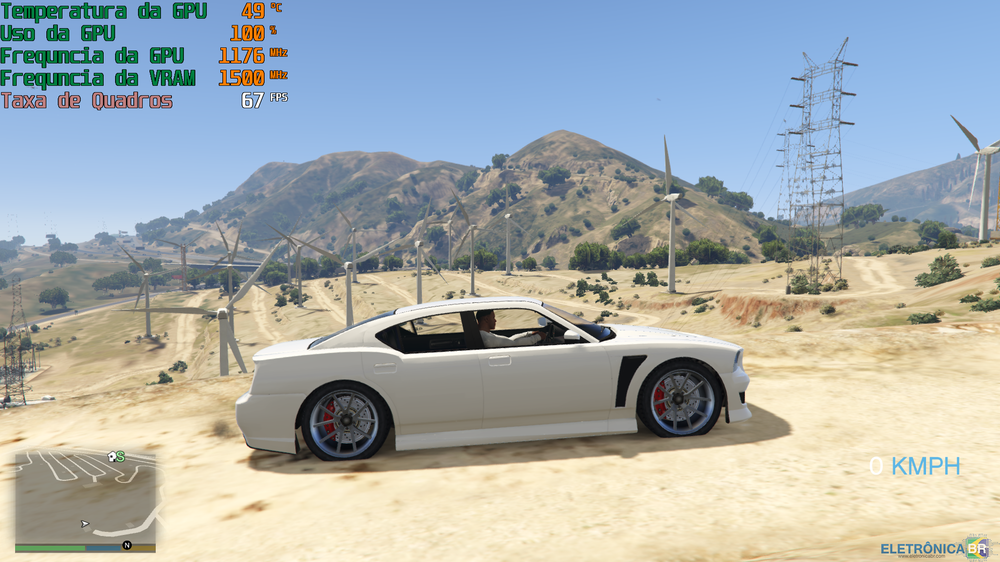Screen dimensions: 1000x562
Task: Click the north N compass marker
Action: tap(127, 545)
